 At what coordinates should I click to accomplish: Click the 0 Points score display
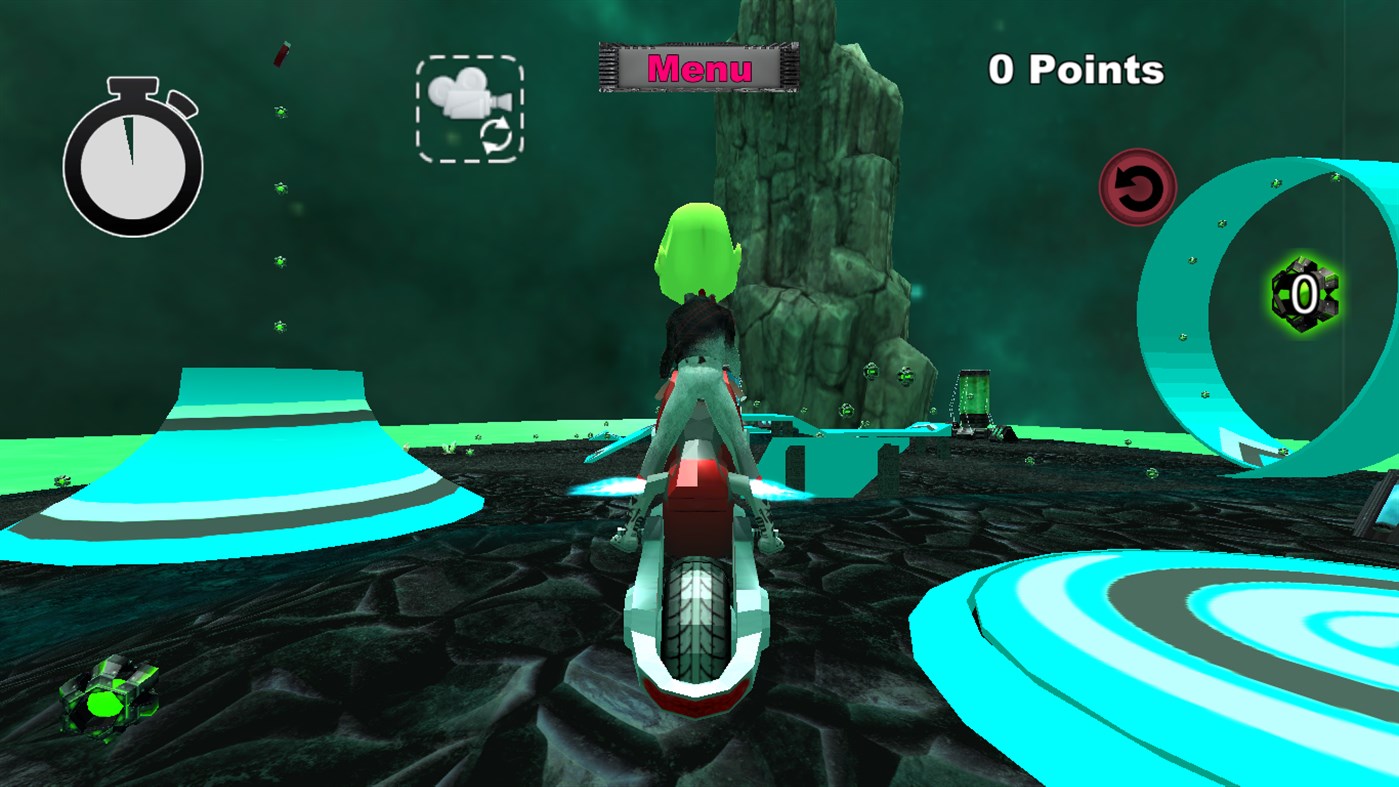click(x=1074, y=68)
